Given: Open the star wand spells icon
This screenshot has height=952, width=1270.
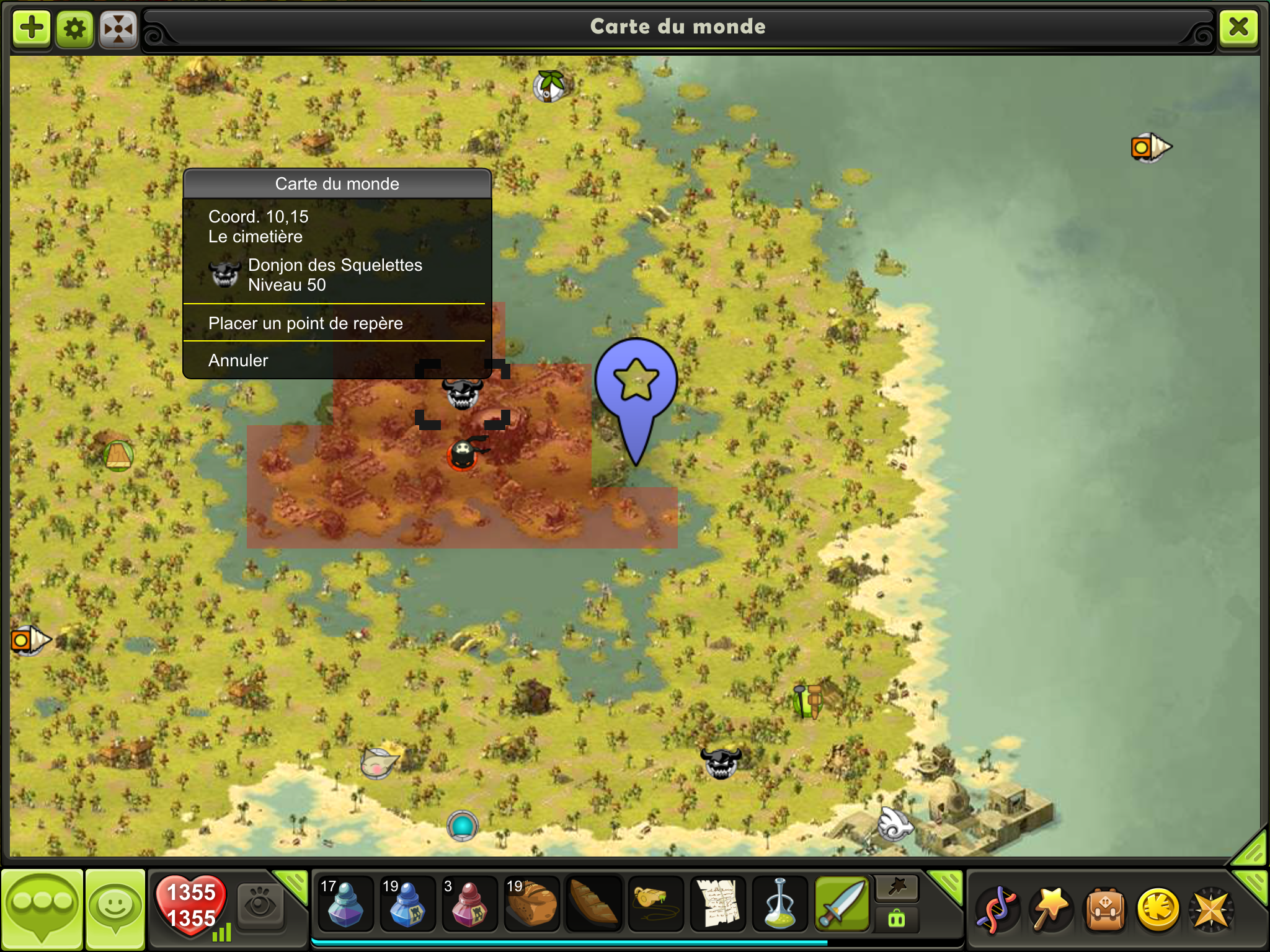Looking at the screenshot, I should pyautogui.click(x=1051, y=910).
